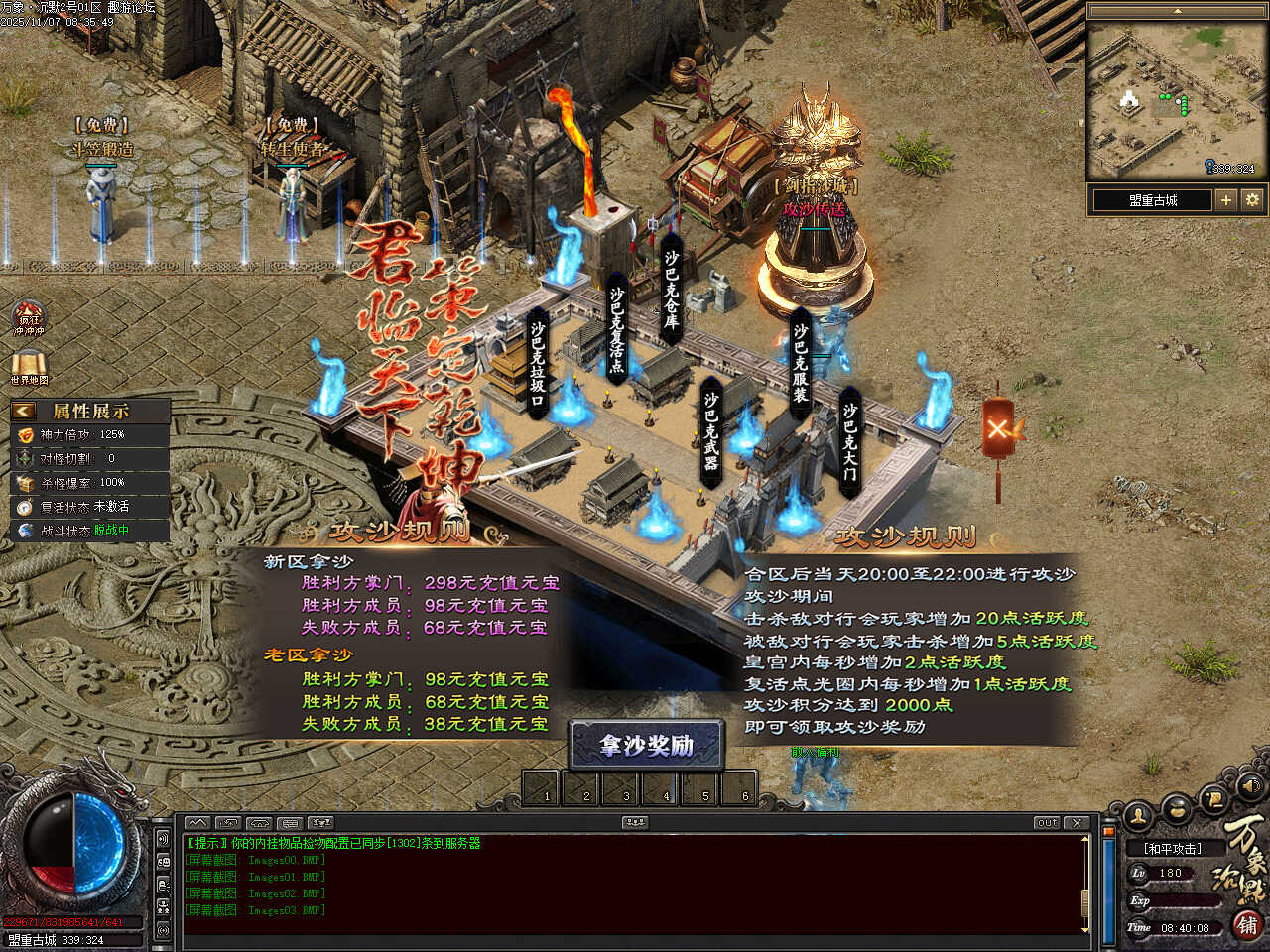Image resolution: width=1270 pixels, height=952 pixels.
Task: Open the 世界地图 world map icon
Action: (x=29, y=365)
